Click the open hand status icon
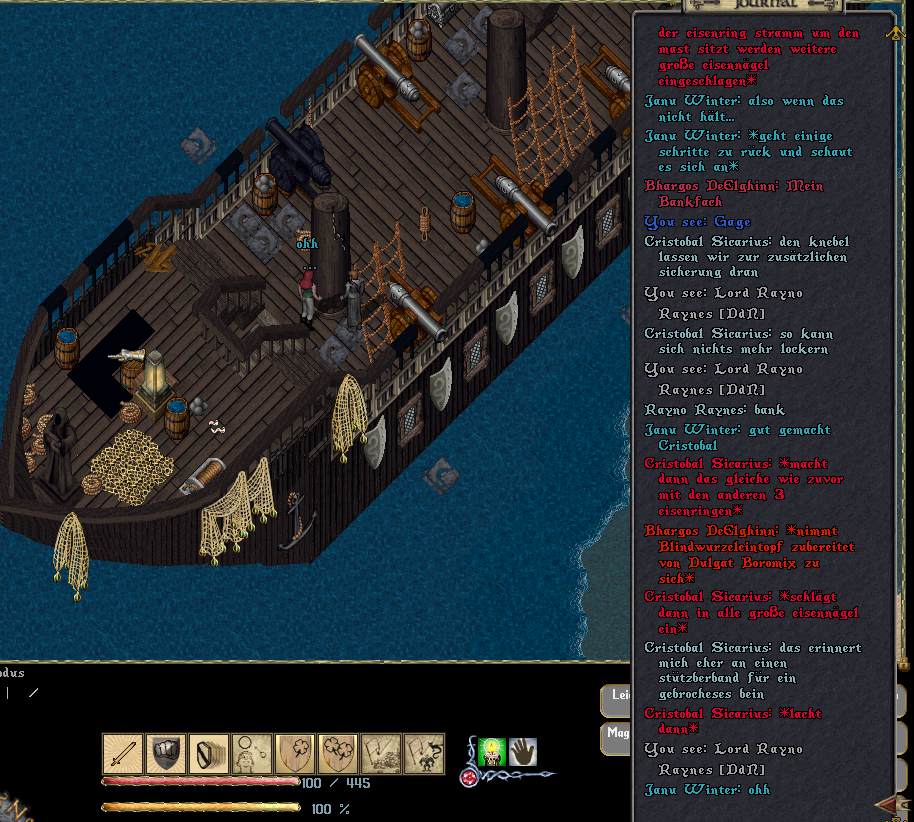Screen dimensions: 914x822 pyautogui.click(x=523, y=752)
